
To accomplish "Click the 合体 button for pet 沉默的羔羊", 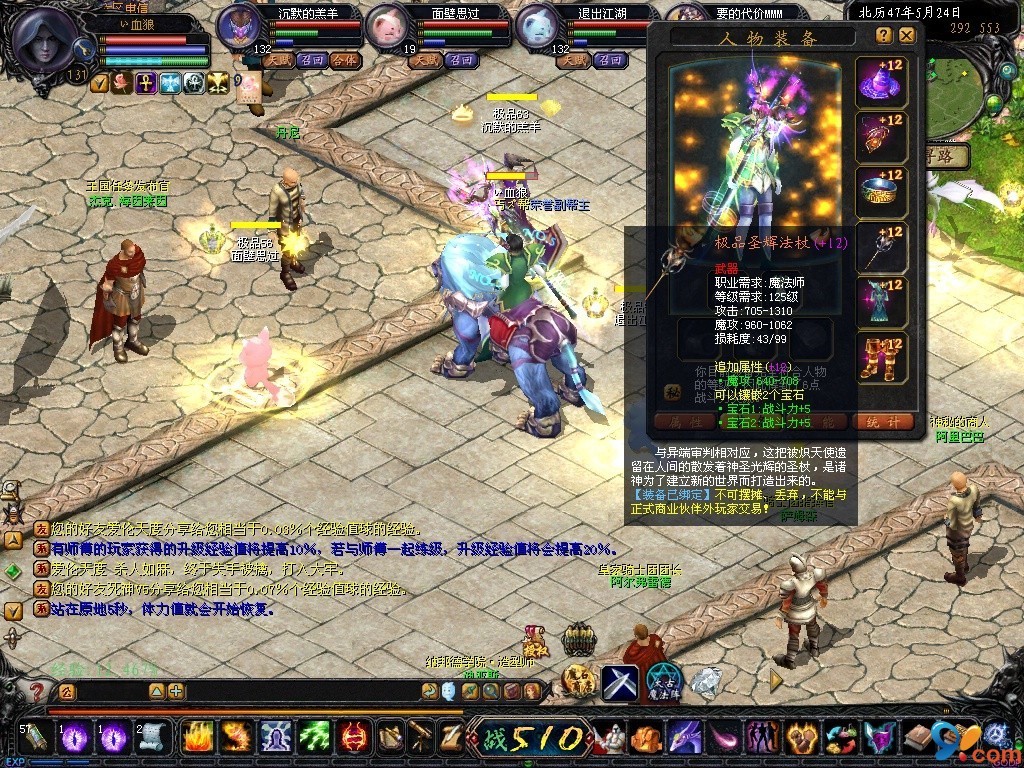I will 345,60.
